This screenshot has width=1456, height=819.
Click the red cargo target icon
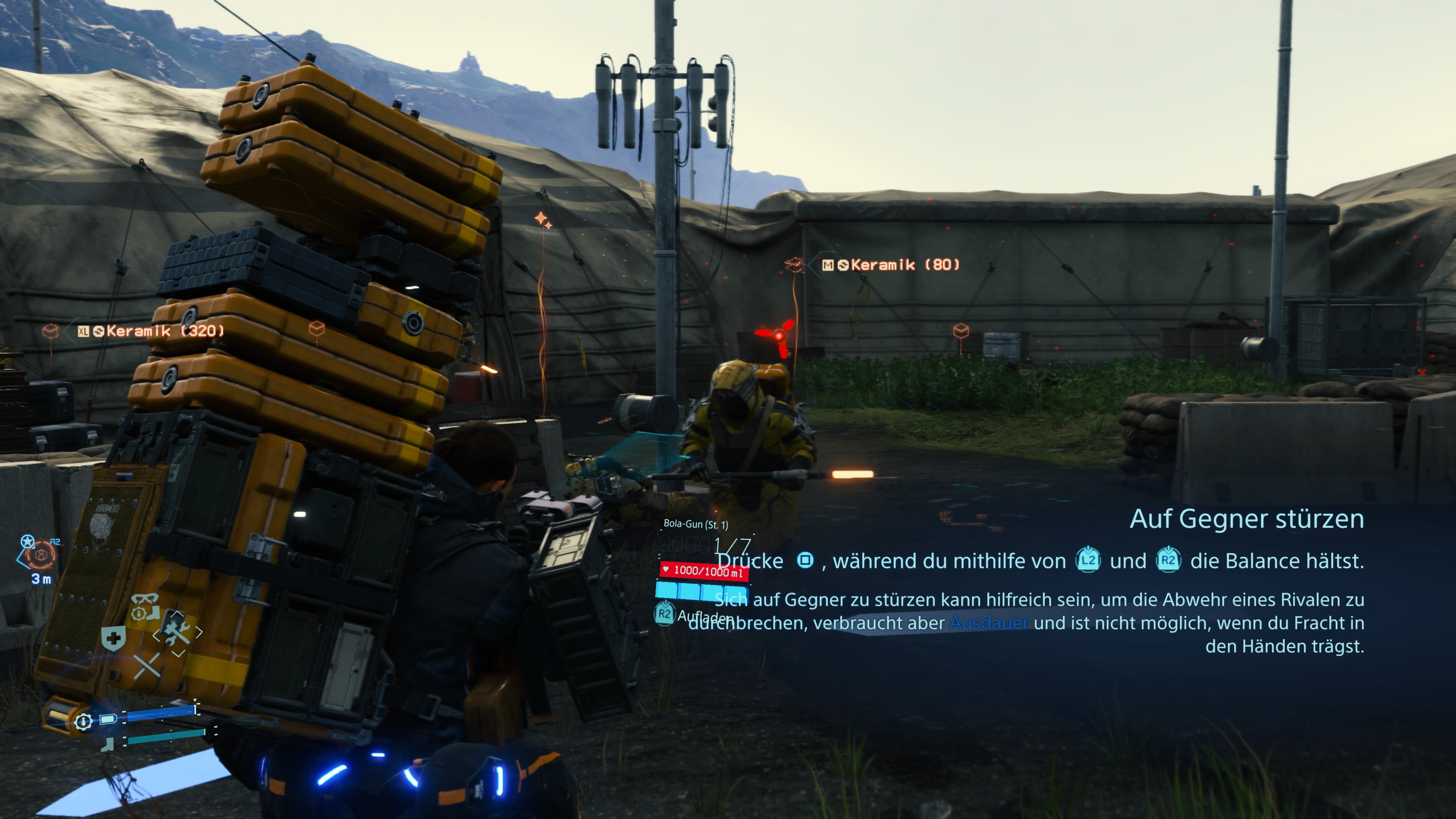point(41,555)
